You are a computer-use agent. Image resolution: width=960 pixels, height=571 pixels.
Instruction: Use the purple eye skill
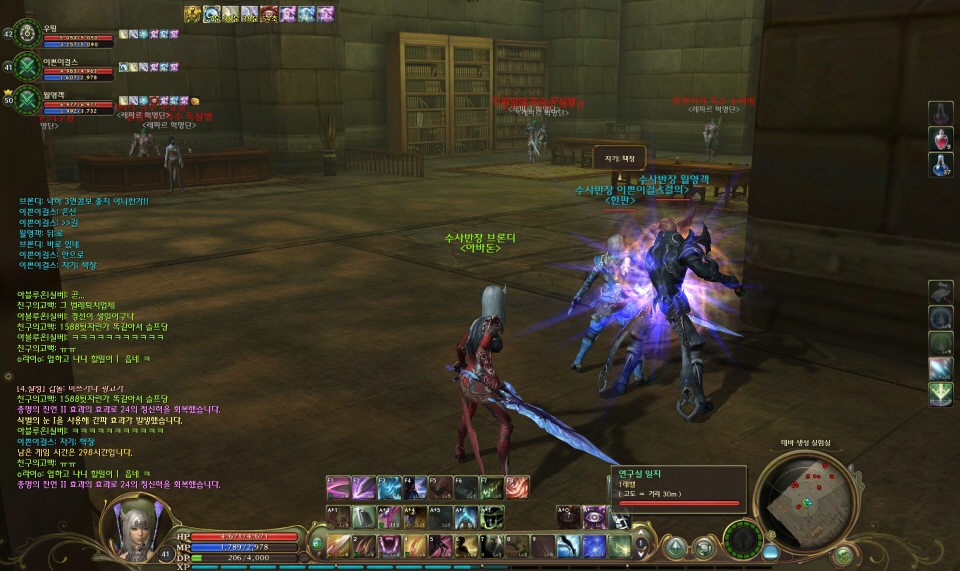593,516
